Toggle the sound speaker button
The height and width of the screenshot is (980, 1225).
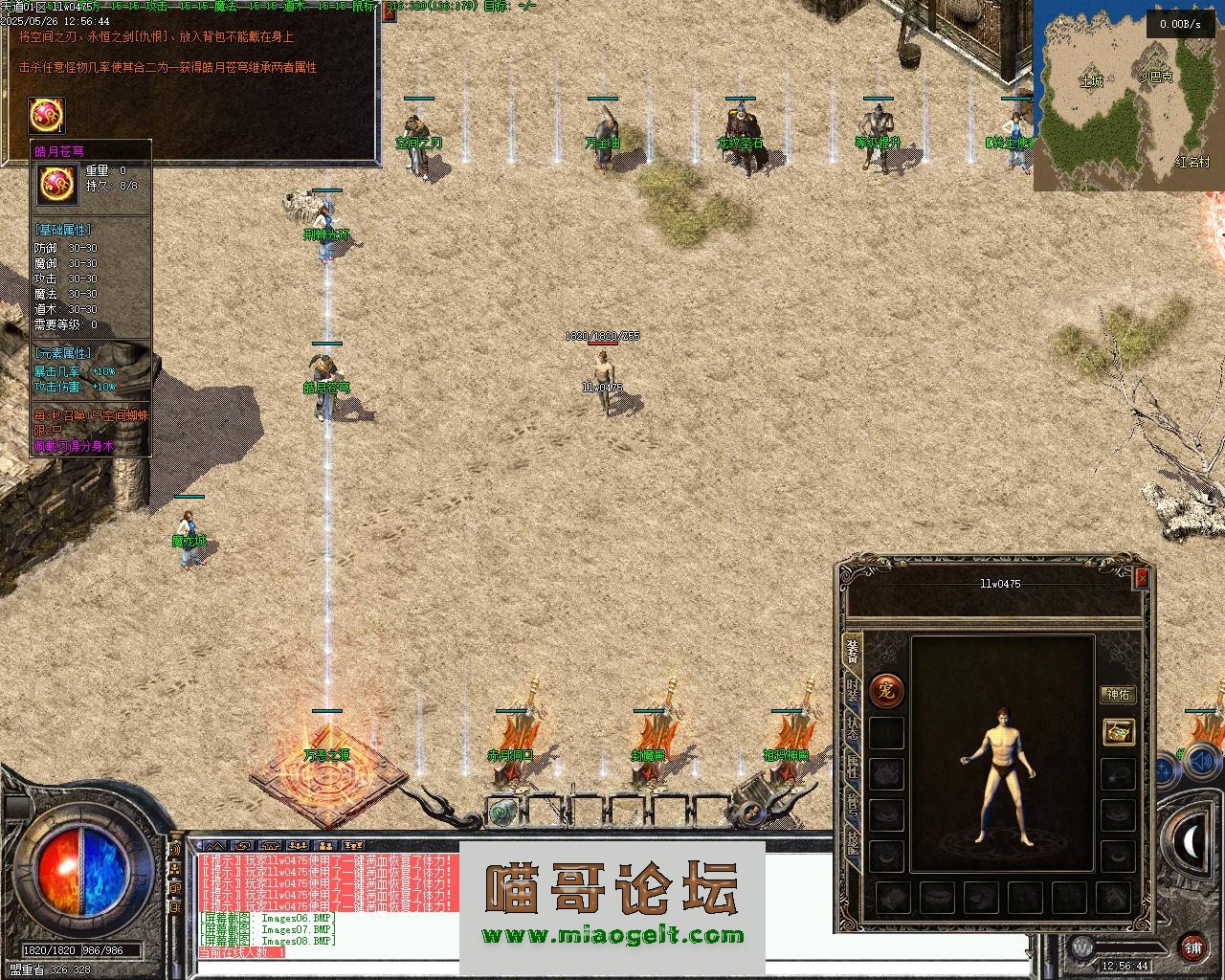(x=1197, y=763)
